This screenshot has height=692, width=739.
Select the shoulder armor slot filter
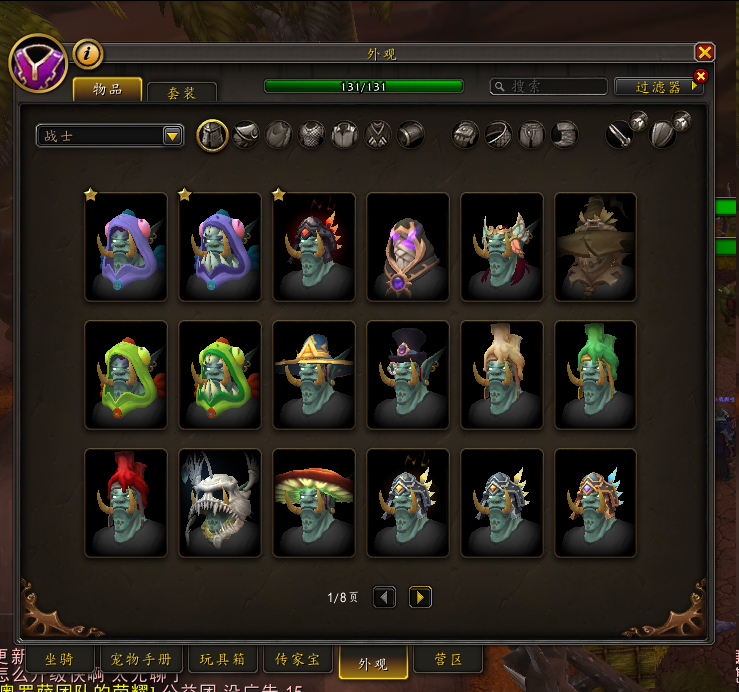[247, 135]
